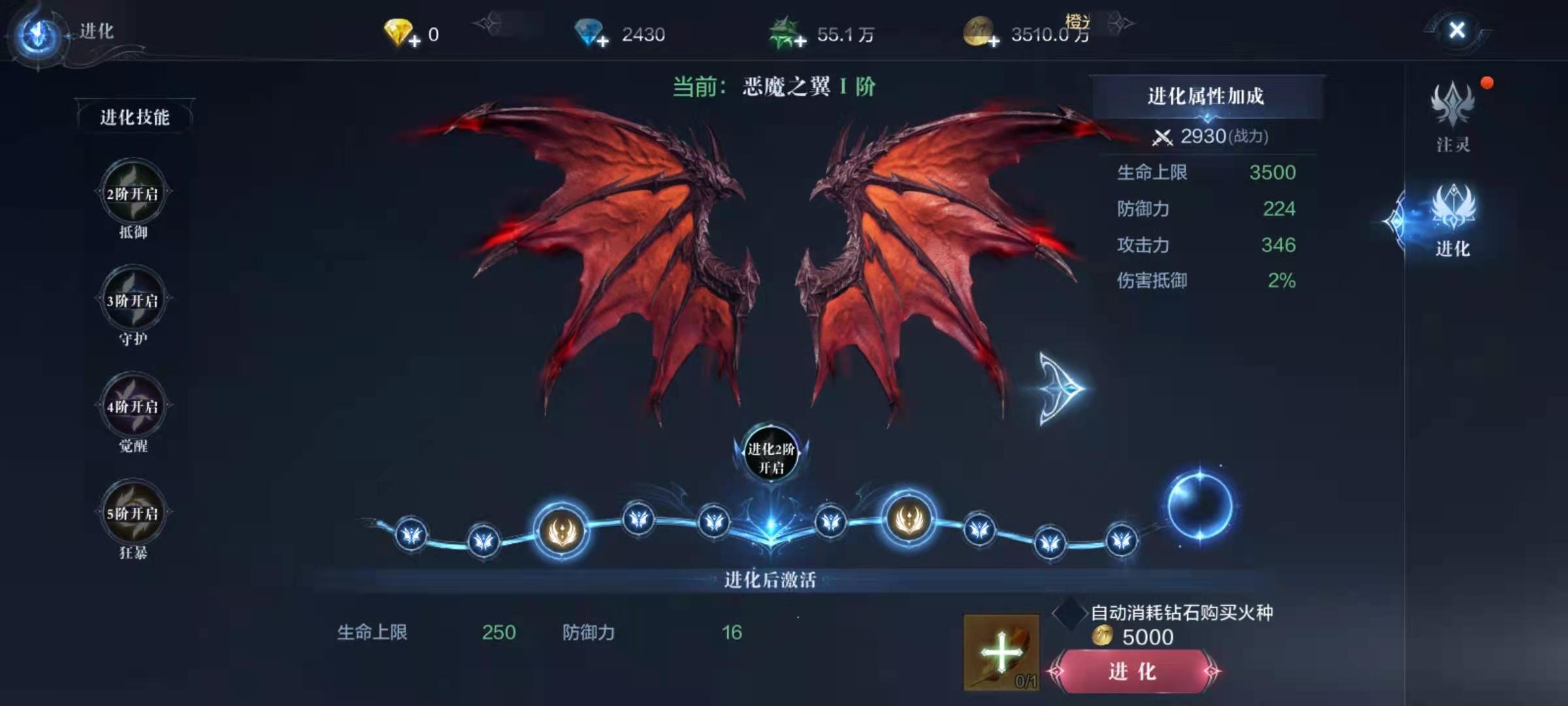Click the gold gem add (+) icon

click(x=414, y=42)
